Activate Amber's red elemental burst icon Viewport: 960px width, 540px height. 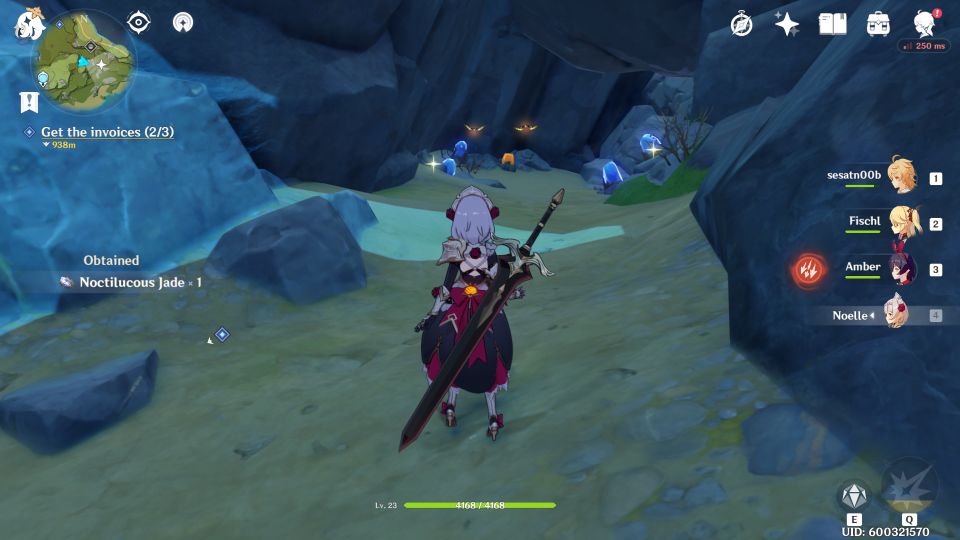tap(808, 269)
